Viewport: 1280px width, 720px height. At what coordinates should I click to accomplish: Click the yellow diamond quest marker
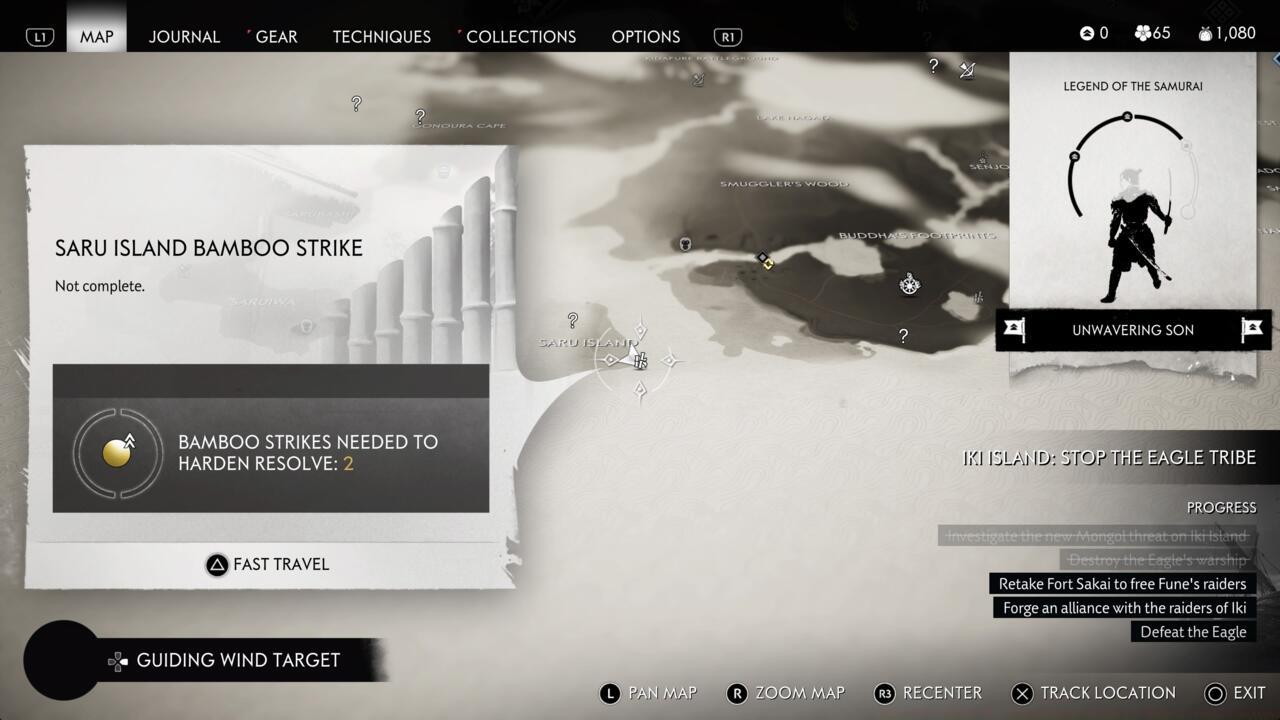pyautogui.click(x=765, y=261)
